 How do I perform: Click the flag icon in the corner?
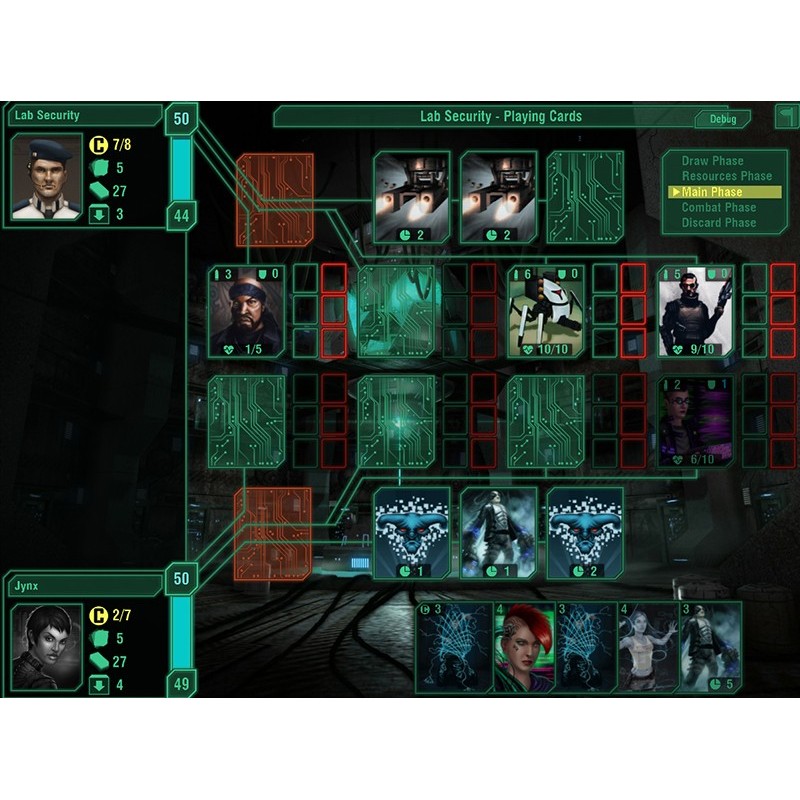coord(784,117)
